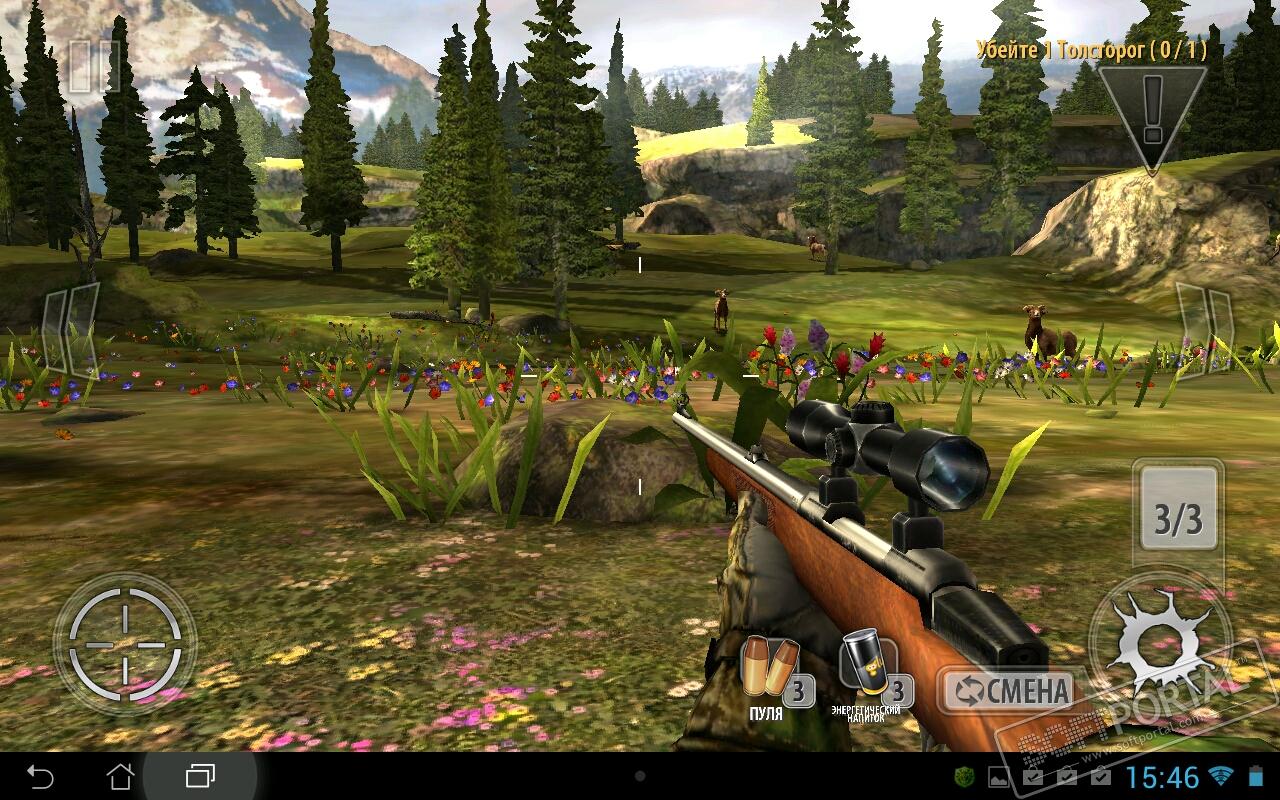The height and width of the screenshot is (800, 1280).
Task: Tap the Android back button
Action: pyautogui.click(x=40, y=776)
